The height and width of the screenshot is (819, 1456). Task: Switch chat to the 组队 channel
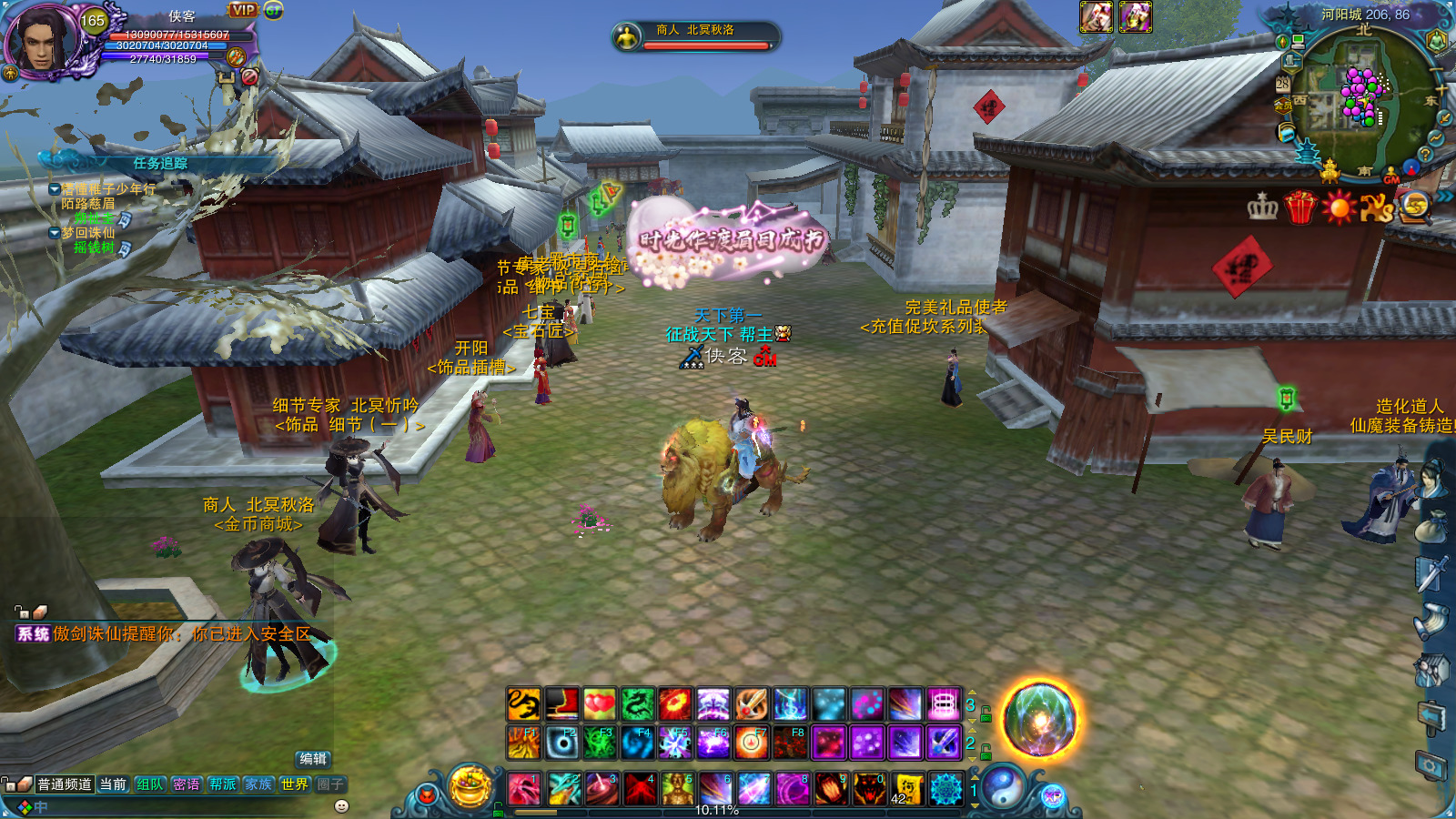[150, 784]
